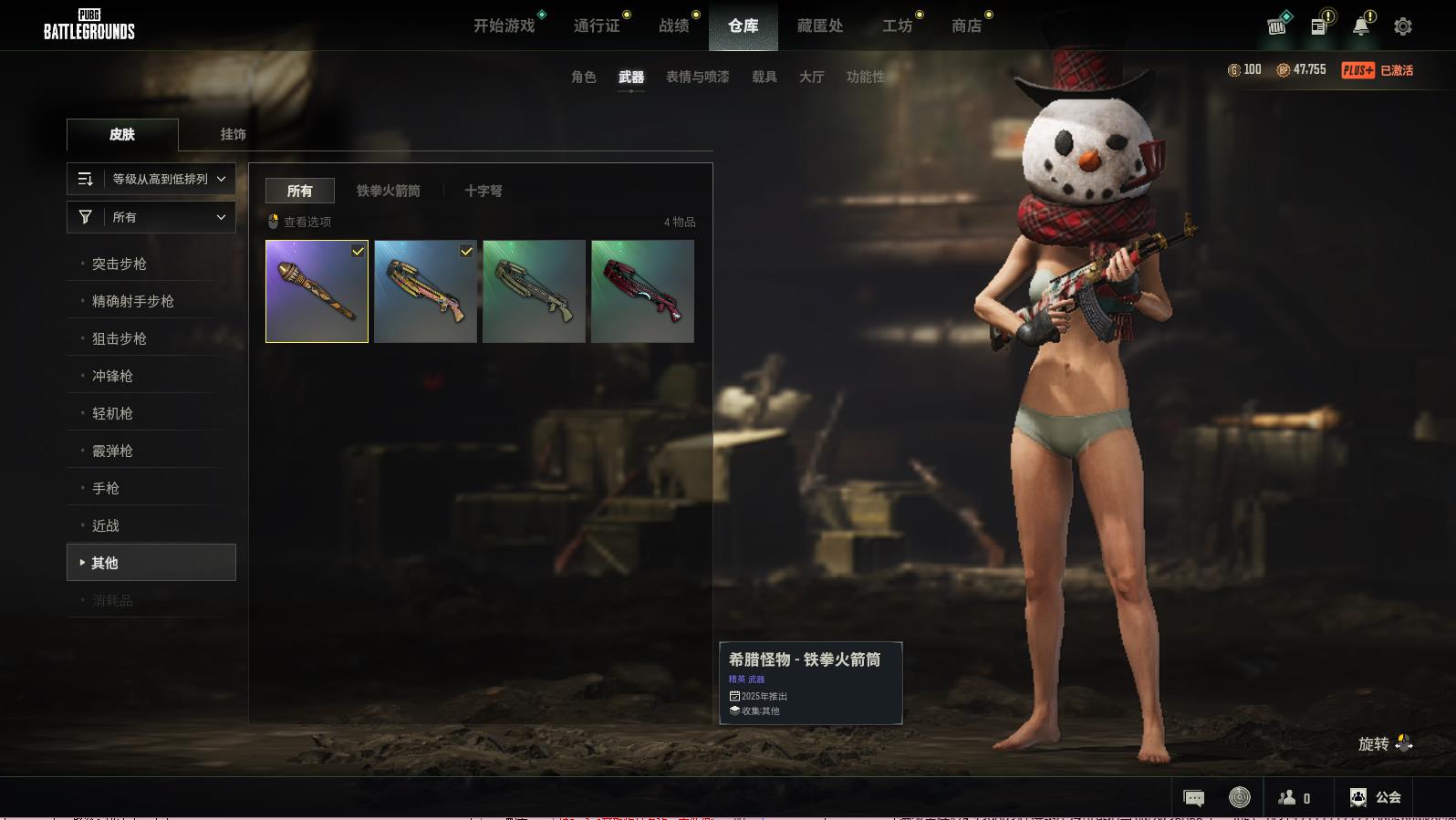Viewport: 1456px width, 820px height.
Task: Switch to the 挂饰 charms tab
Action: tap(233, 134)
